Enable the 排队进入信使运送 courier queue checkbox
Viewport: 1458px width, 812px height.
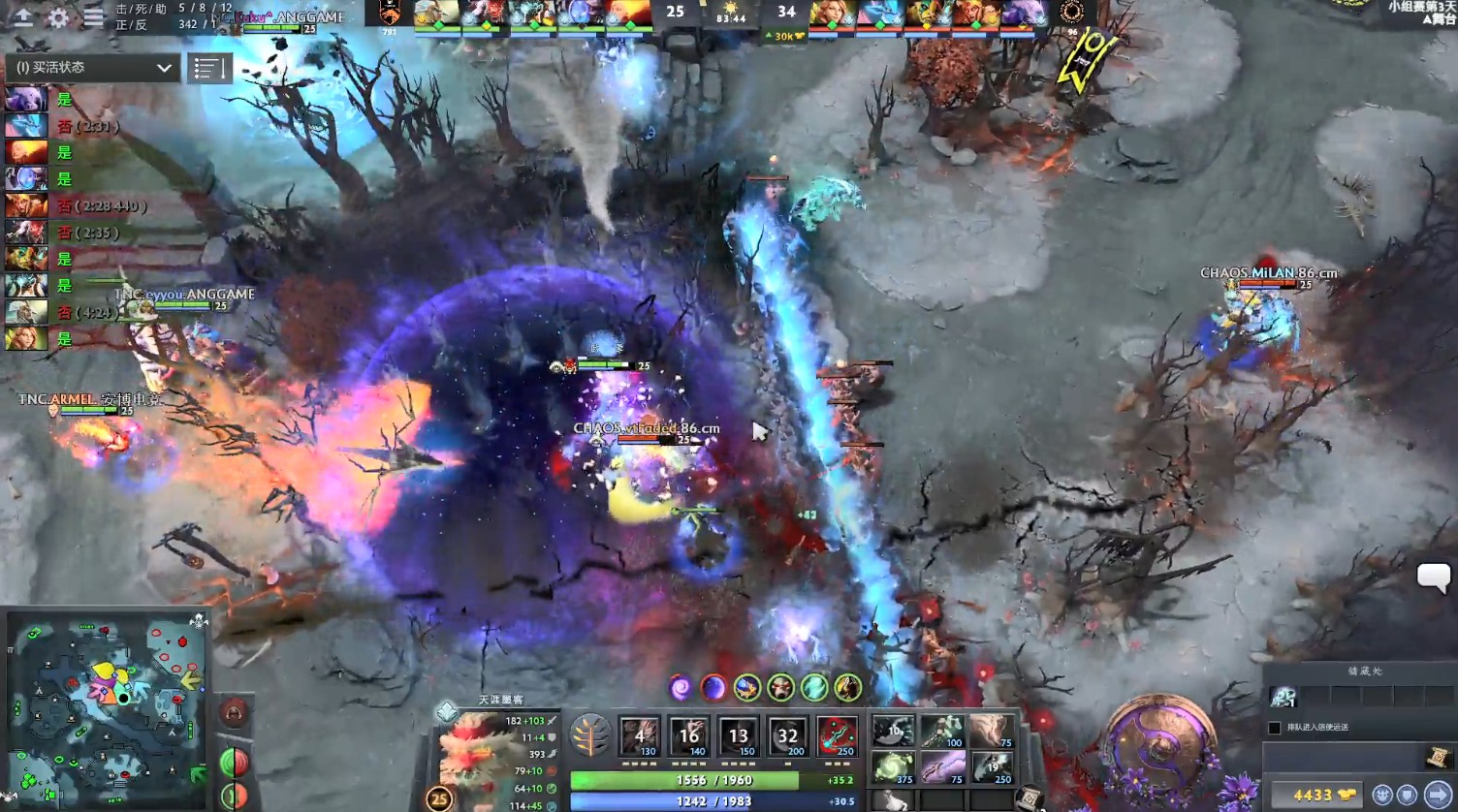(1275, 728)
